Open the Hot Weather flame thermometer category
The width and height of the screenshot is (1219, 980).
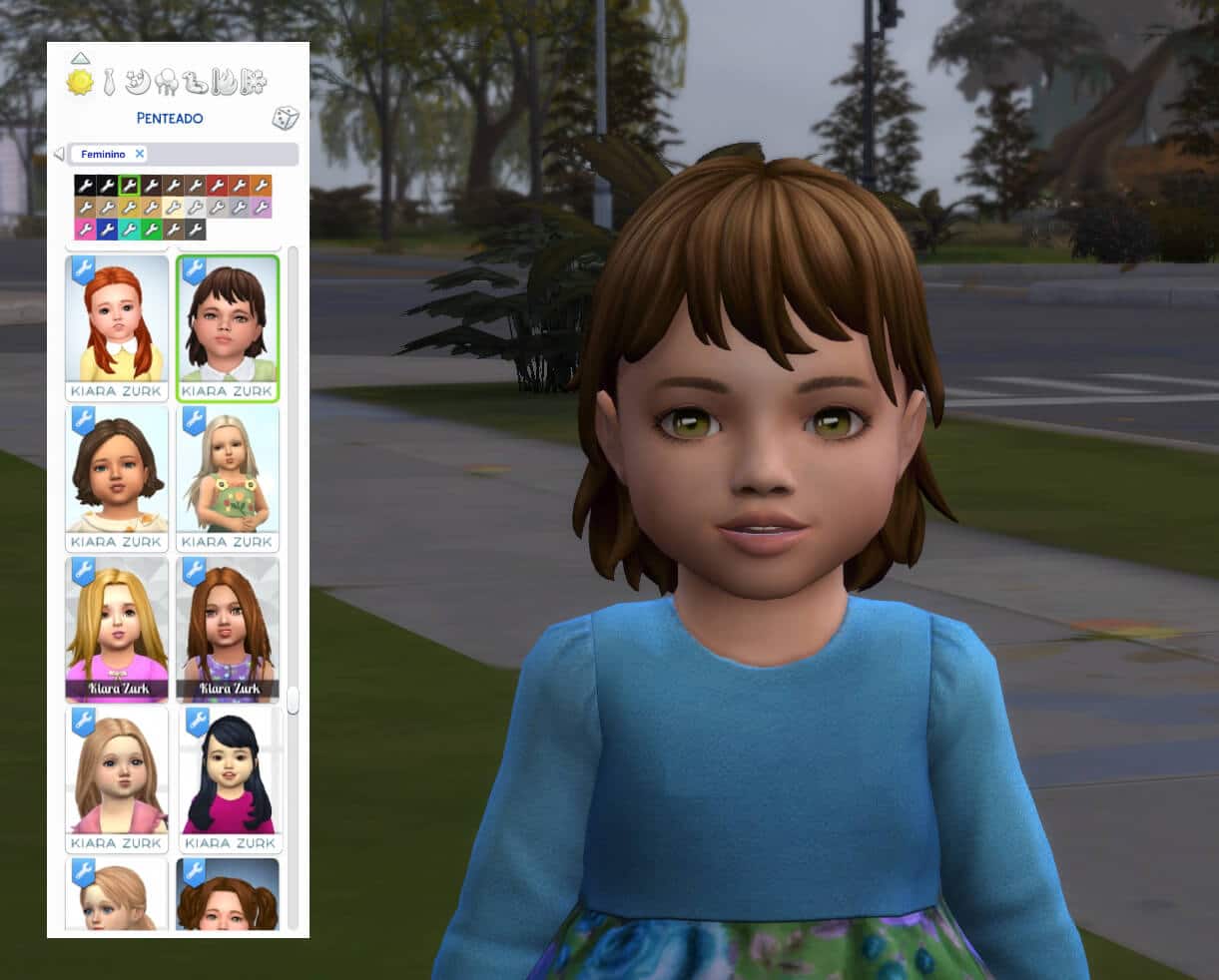[x=225, y=81]
